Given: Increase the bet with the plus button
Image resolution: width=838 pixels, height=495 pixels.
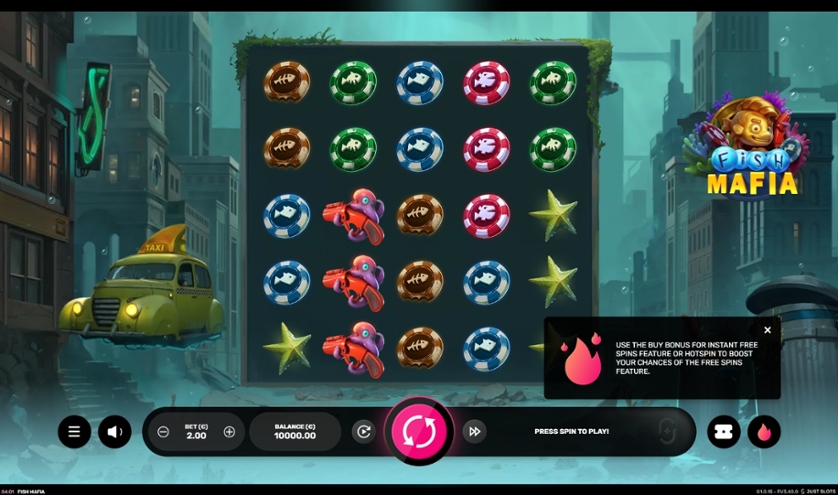Looking at the screenshot, I should click(229, 431).
